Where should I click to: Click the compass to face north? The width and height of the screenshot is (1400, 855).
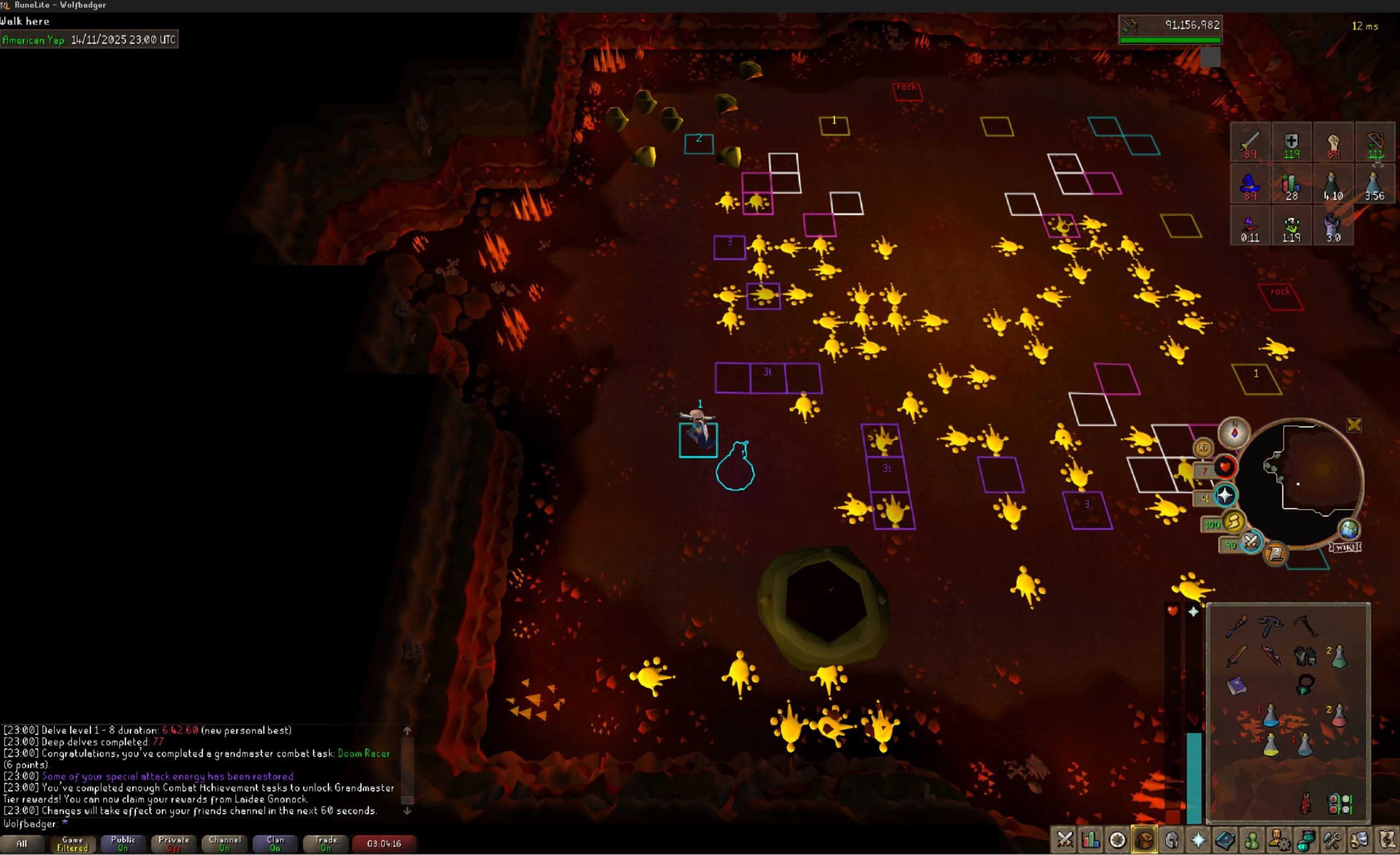1234,434
